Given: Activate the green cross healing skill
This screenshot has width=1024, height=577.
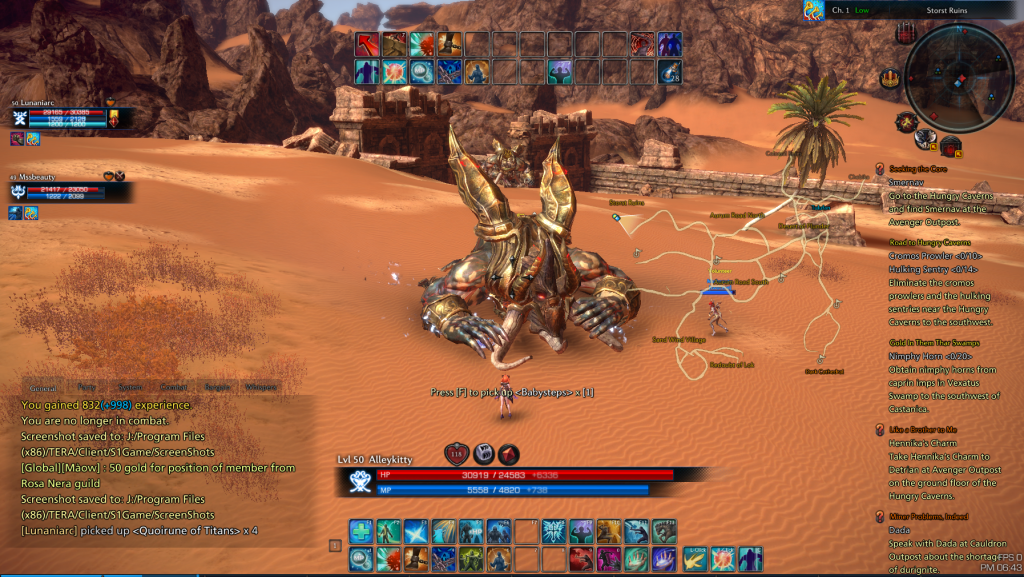Looking at the screenshot, I should (x=361, y=531).
